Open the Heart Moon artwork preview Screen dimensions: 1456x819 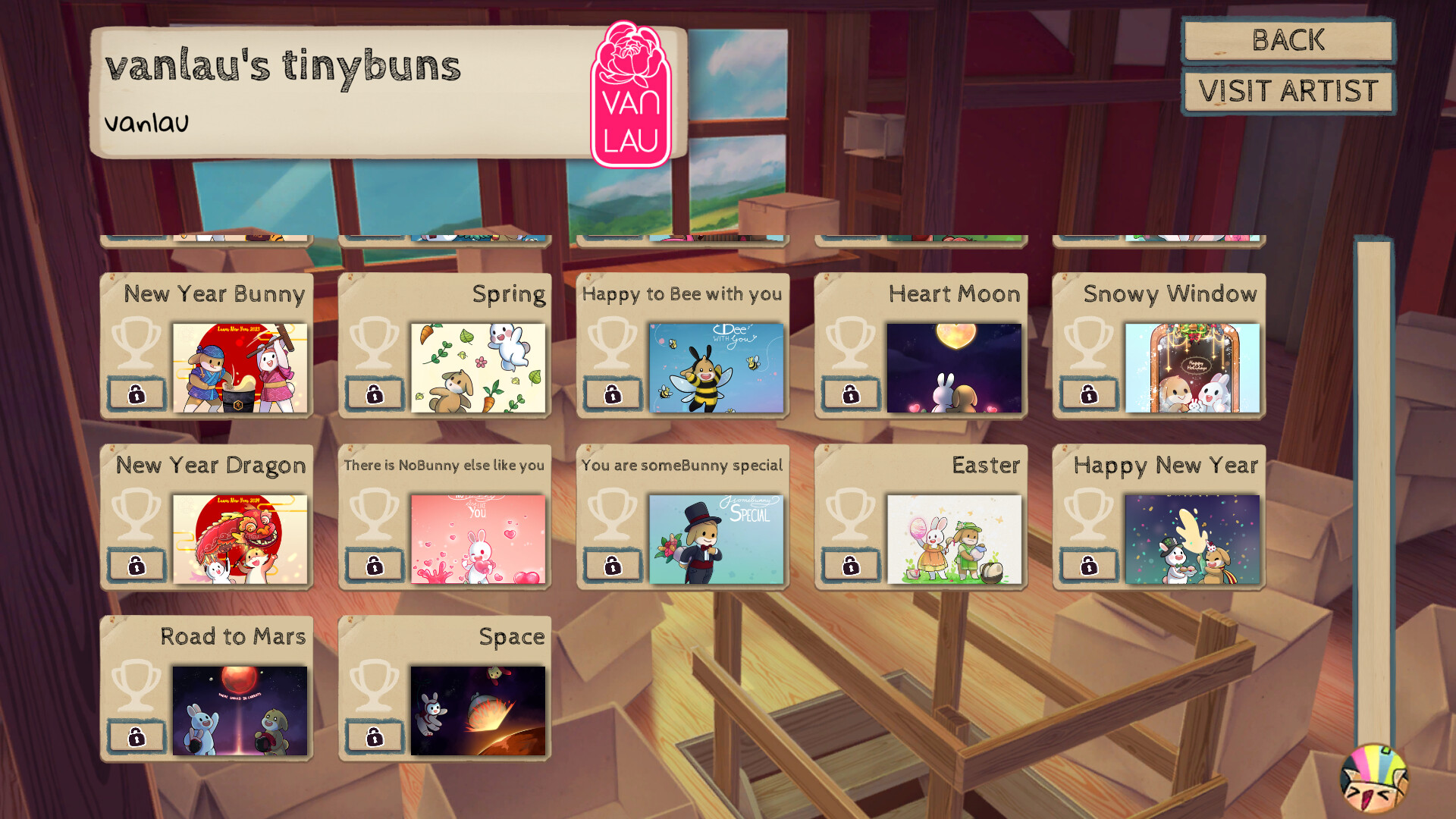point(955,369)
